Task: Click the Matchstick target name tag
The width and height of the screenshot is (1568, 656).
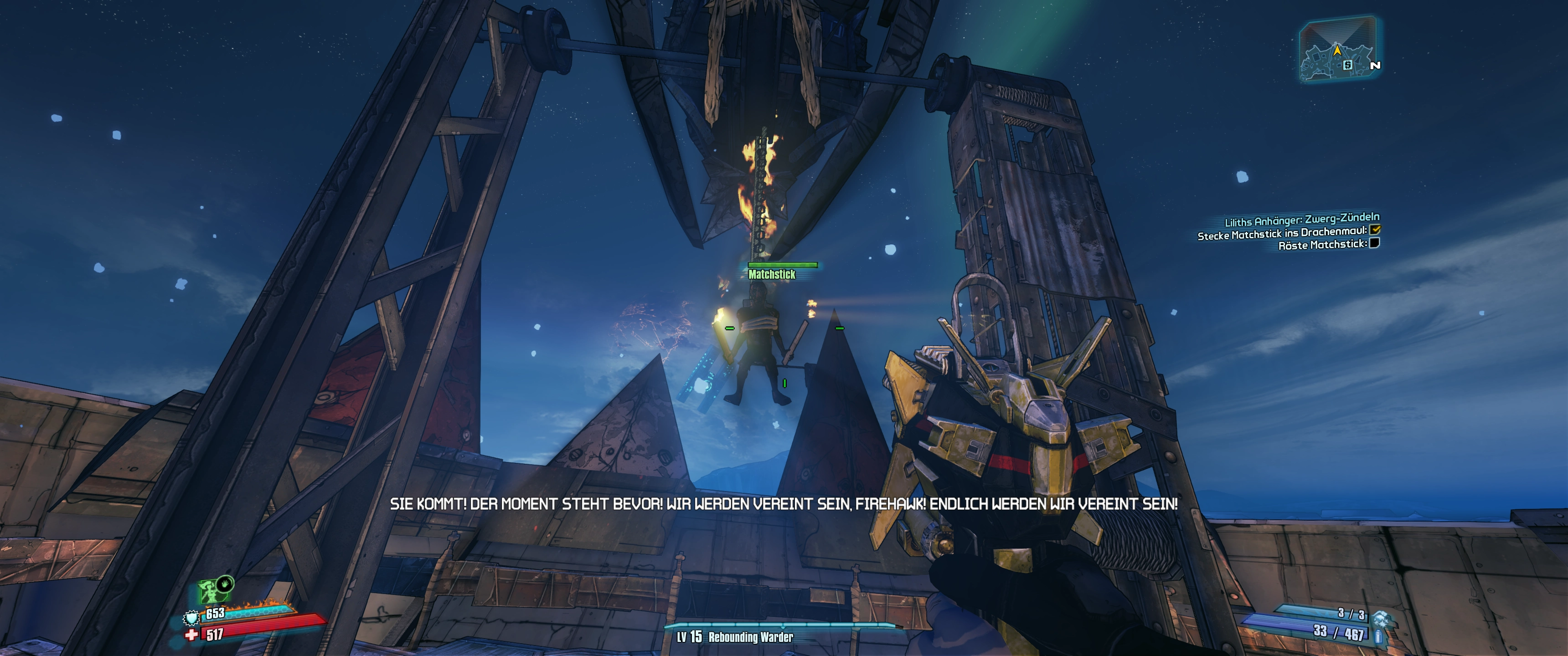Action: (771, 274)
